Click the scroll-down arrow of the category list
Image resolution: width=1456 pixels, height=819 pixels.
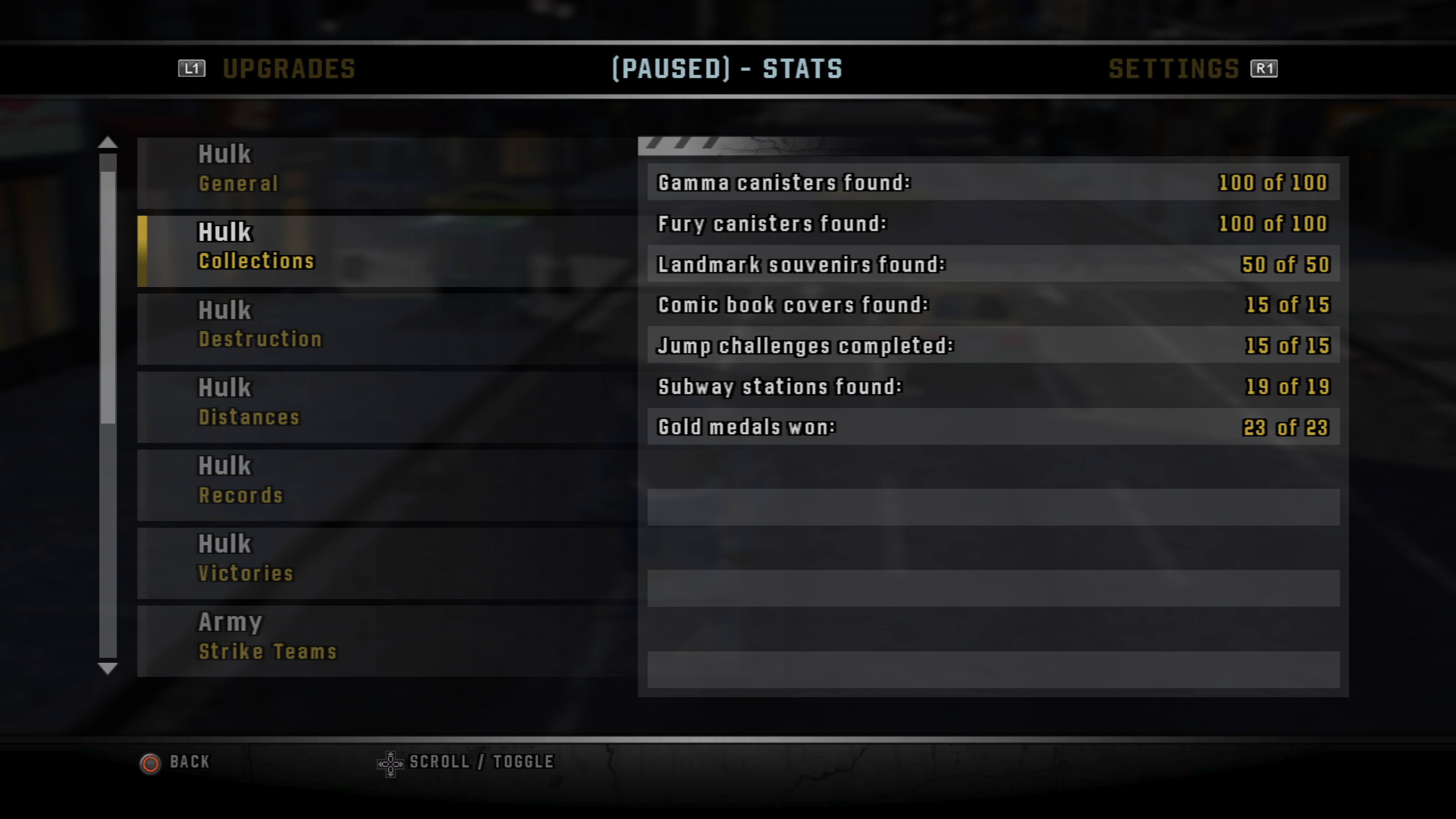107,668
